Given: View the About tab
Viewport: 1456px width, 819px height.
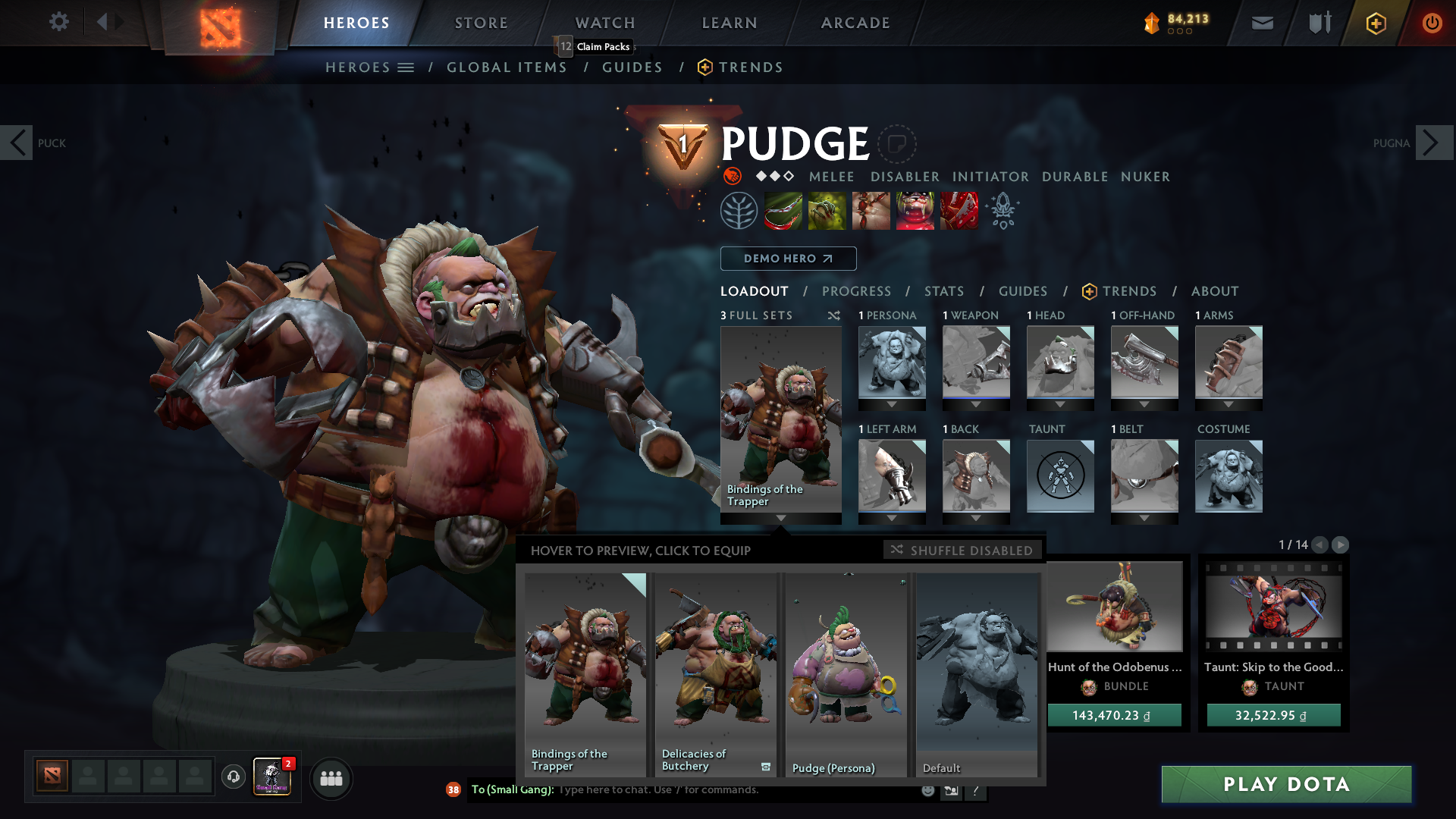Looking at the screenshot, I should 1214,291.
